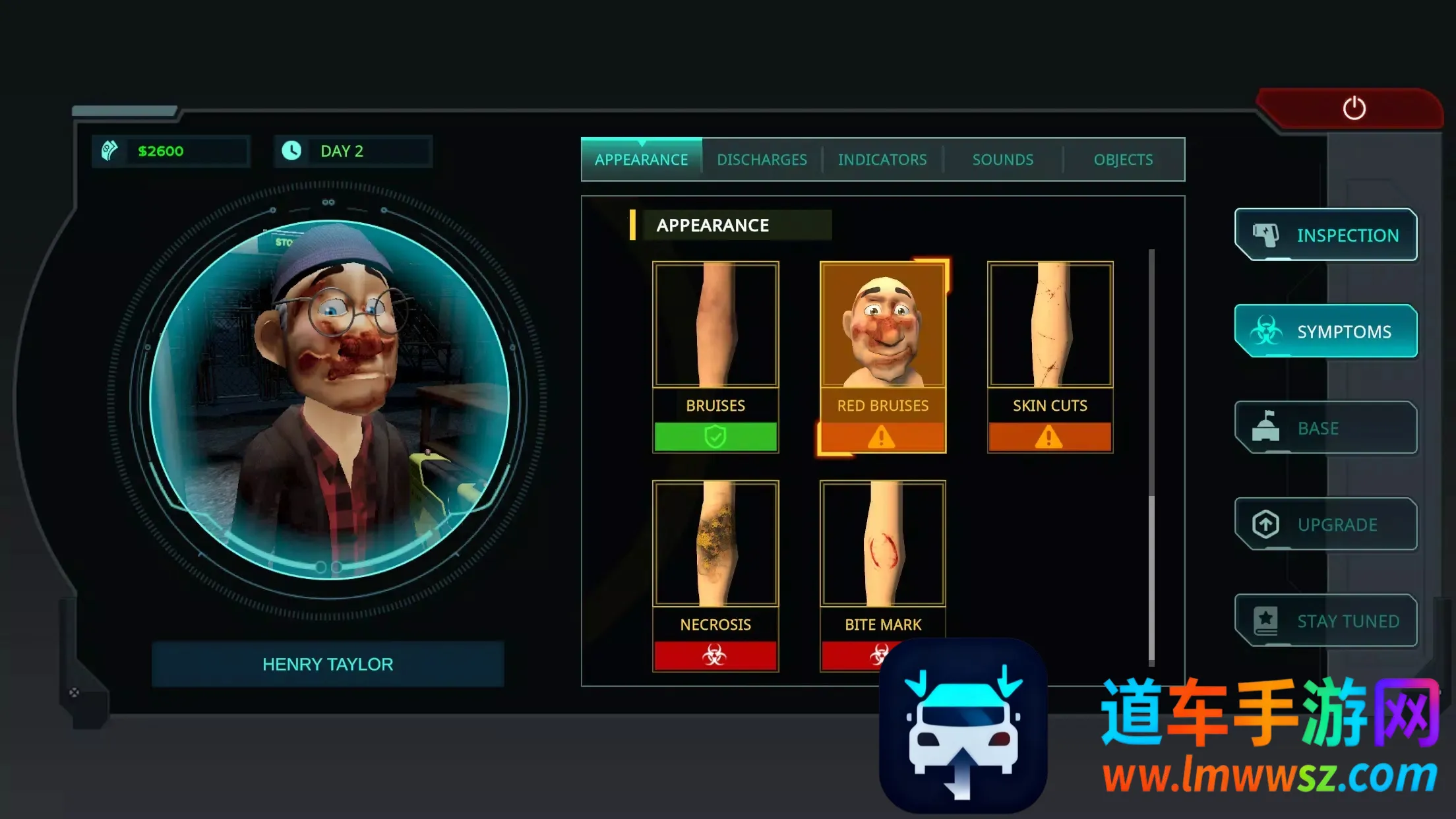
Task: Open the Upgrade menu
Action: tap(1325, 524)
